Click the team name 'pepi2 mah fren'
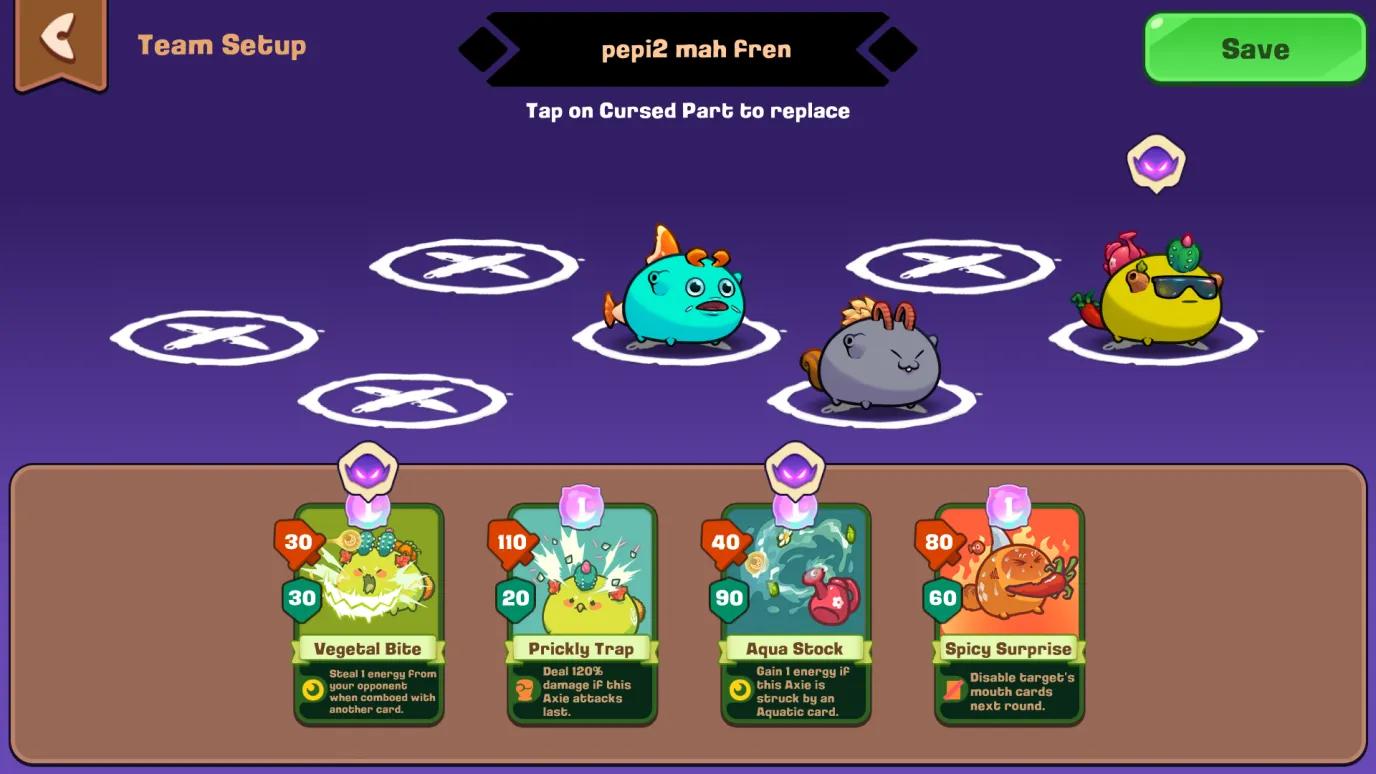The height and width of the screenshot is (774, 1376). point(696,49)
